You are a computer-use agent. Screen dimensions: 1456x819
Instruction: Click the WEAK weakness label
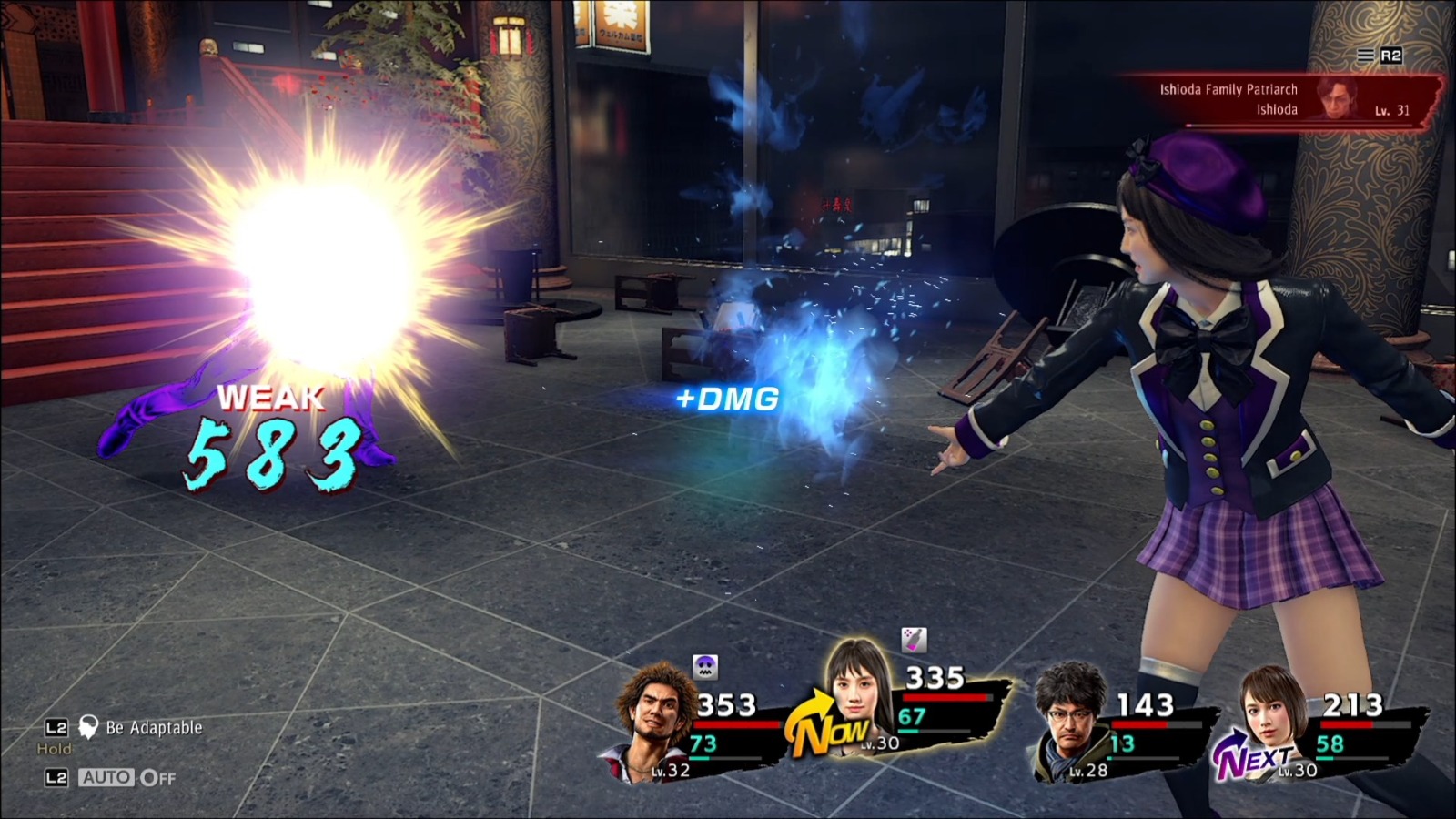270,398
